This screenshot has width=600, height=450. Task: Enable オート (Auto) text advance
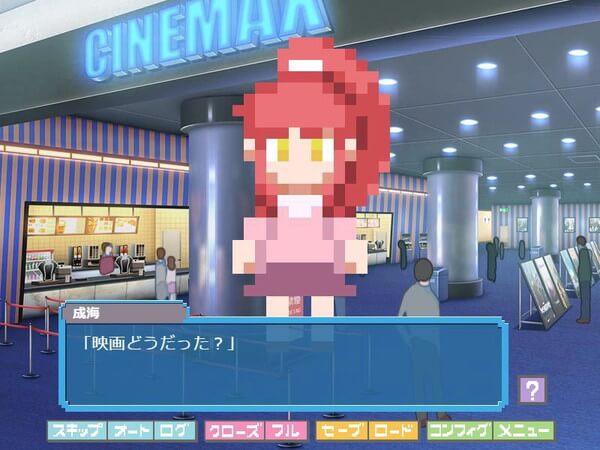tap(130, 431)
